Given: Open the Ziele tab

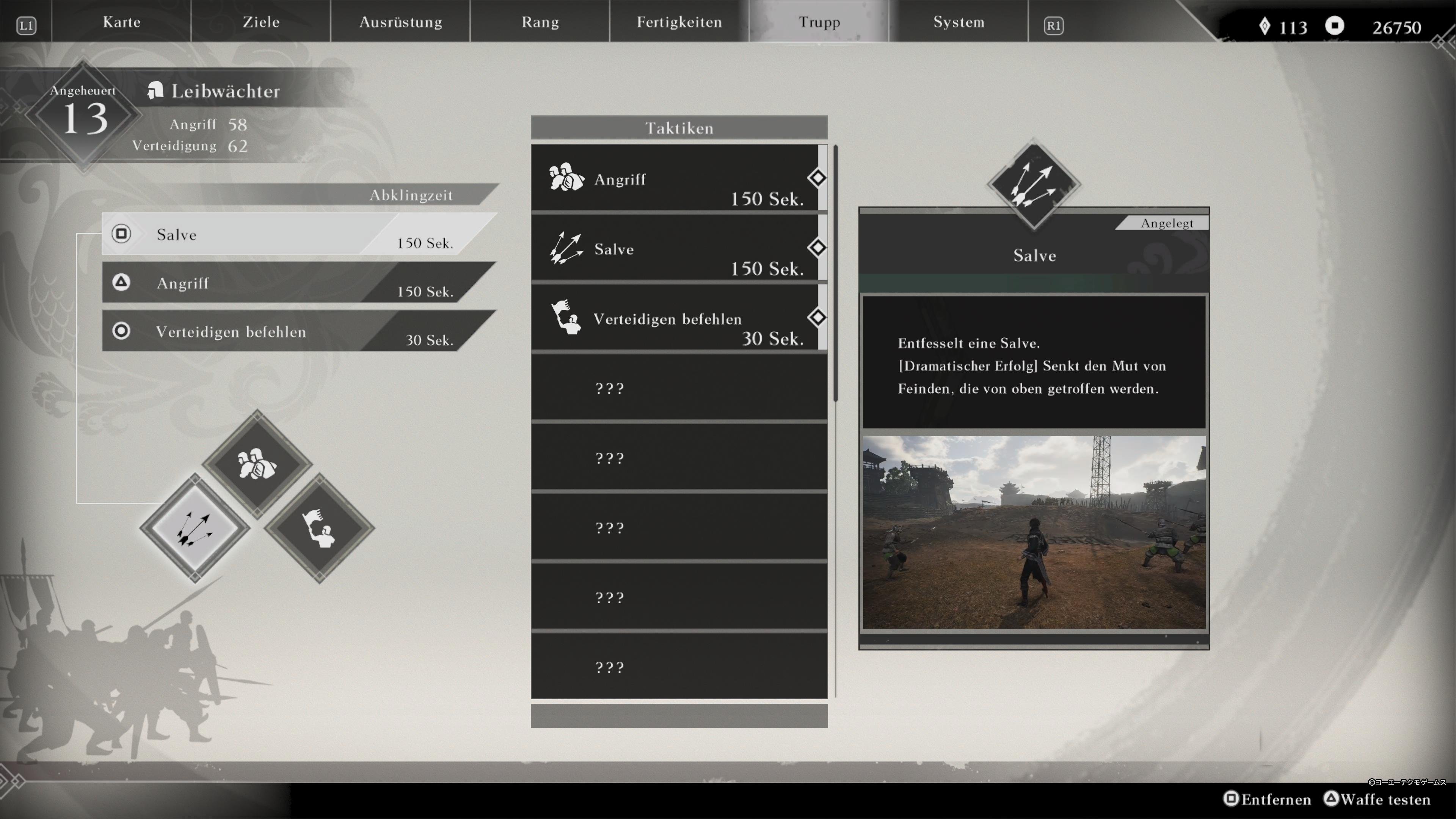Looking at the screenshot, I should [x=260, y=22].
